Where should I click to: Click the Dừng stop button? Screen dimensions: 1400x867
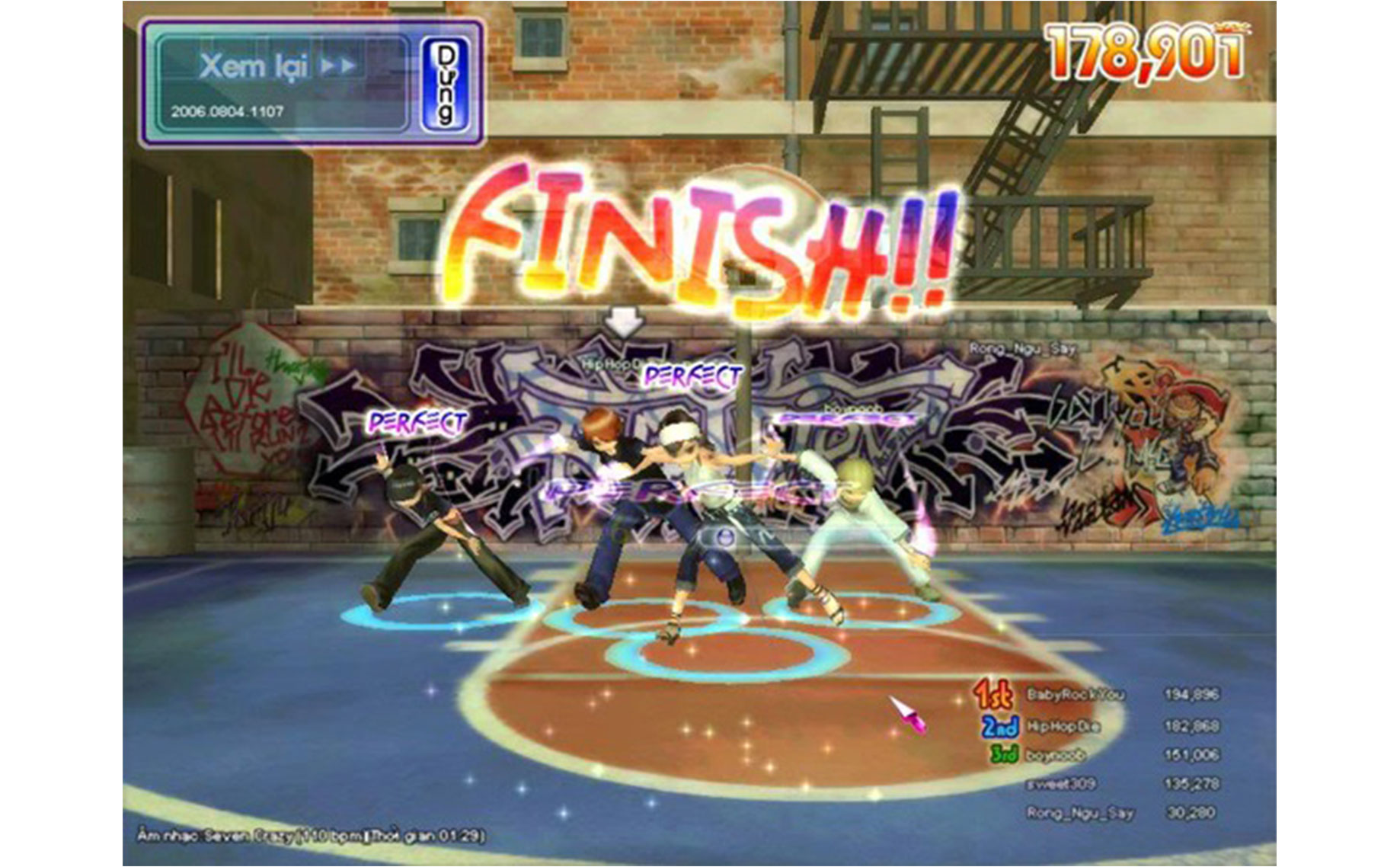446,83
